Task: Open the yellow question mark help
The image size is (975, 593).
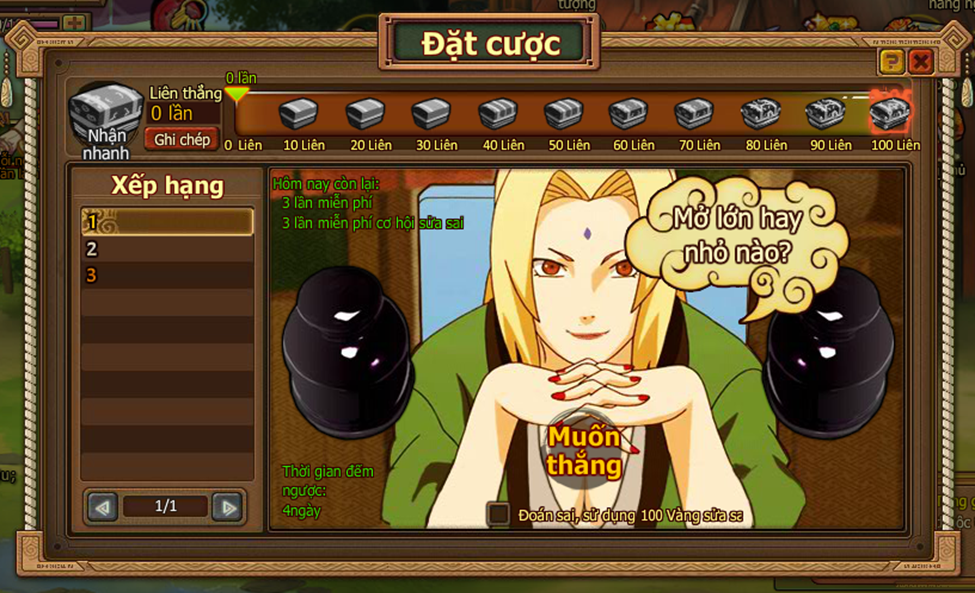Action: click(891, 63)
